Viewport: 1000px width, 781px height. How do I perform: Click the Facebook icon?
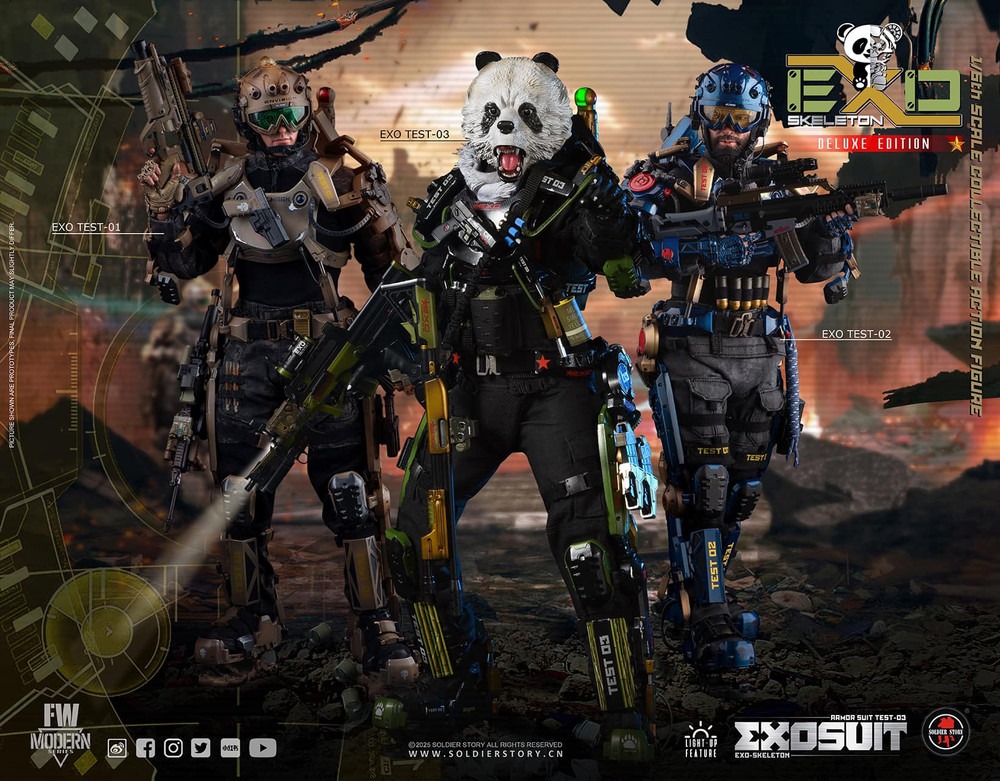point(145,747)
